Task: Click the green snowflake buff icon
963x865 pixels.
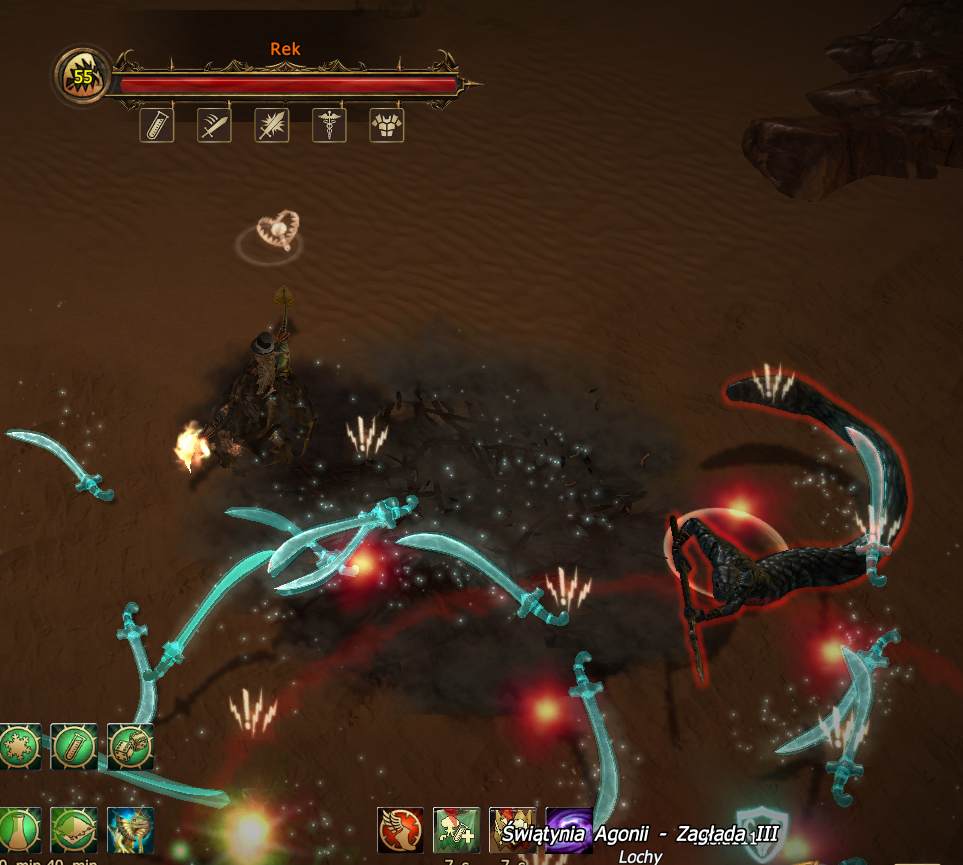Action: (x=18, y=747)
